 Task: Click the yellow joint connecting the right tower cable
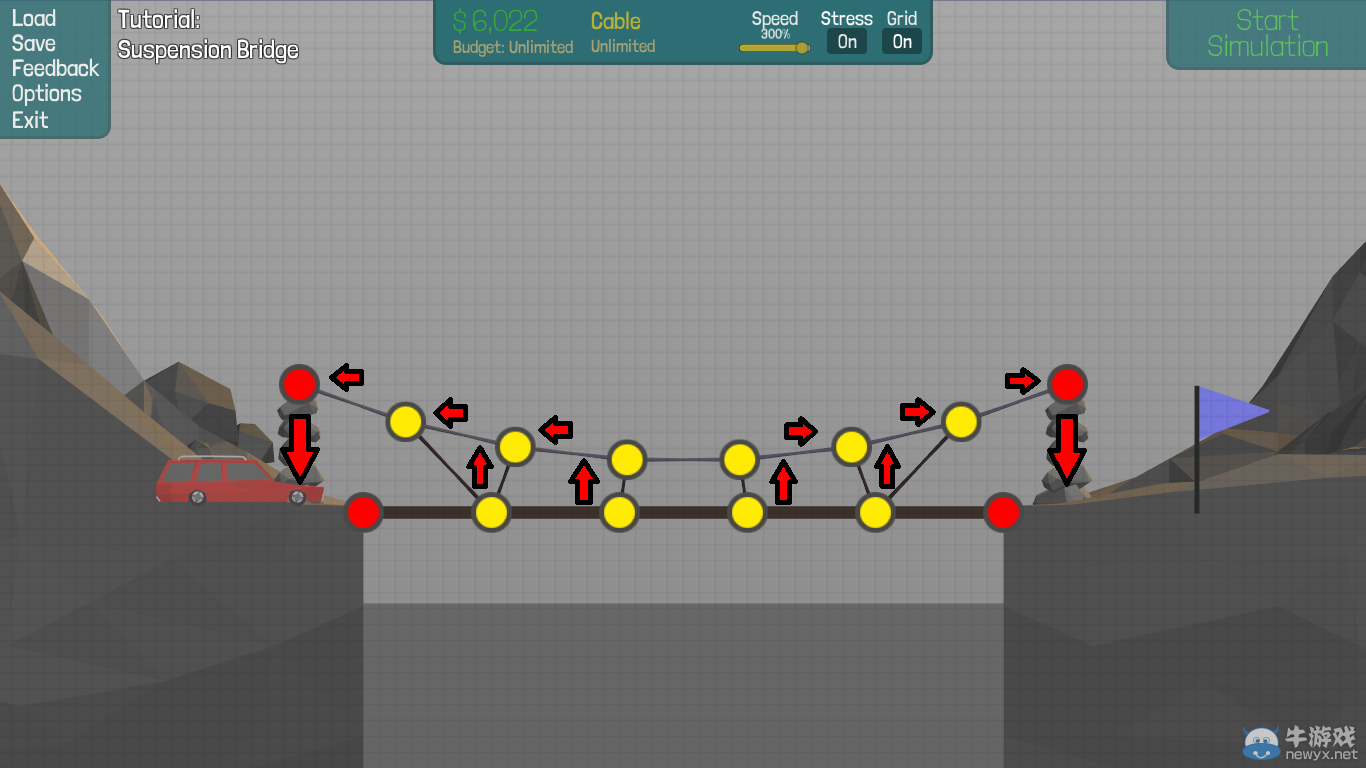pos(961,422)
